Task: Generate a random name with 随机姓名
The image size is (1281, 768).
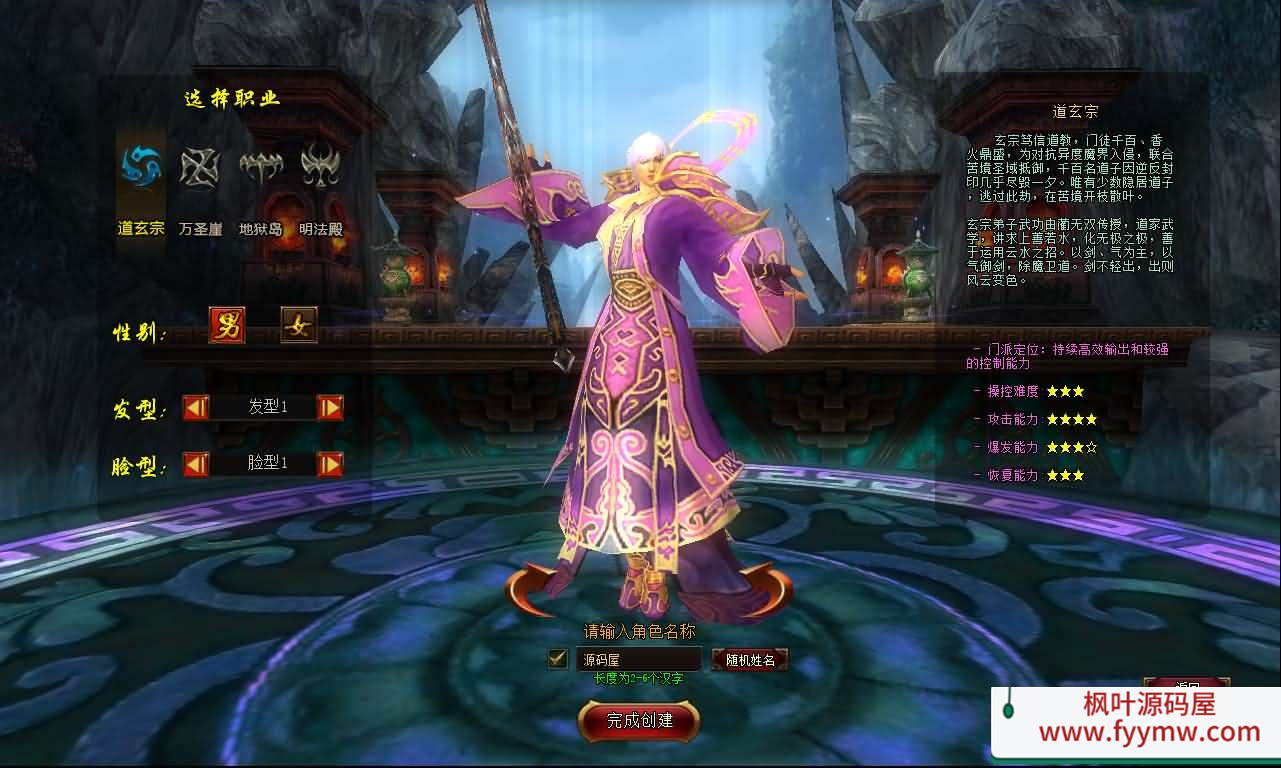Action: (750, 660)
